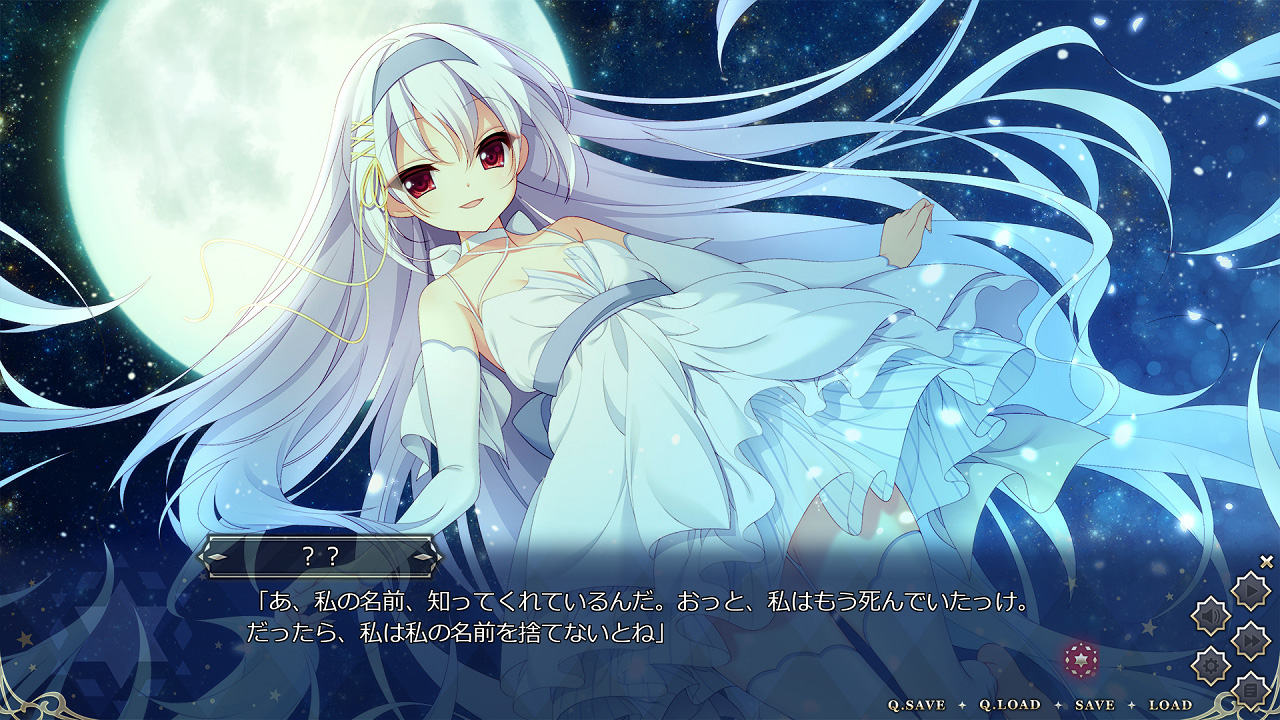Activate skip mode with the fast-forward icon

click(1250, 640)
